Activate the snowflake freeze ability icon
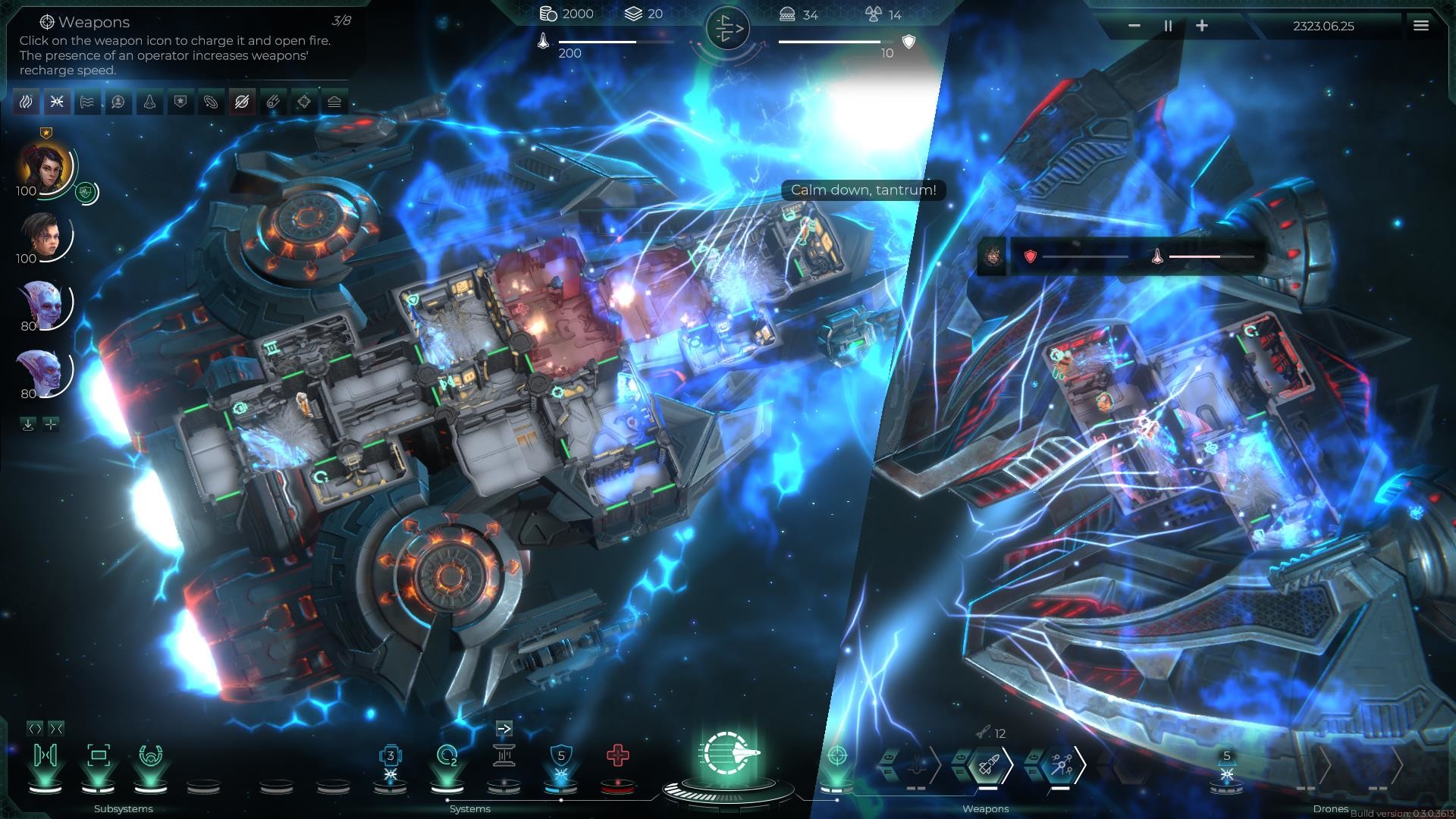 click(x=57, y=101)
